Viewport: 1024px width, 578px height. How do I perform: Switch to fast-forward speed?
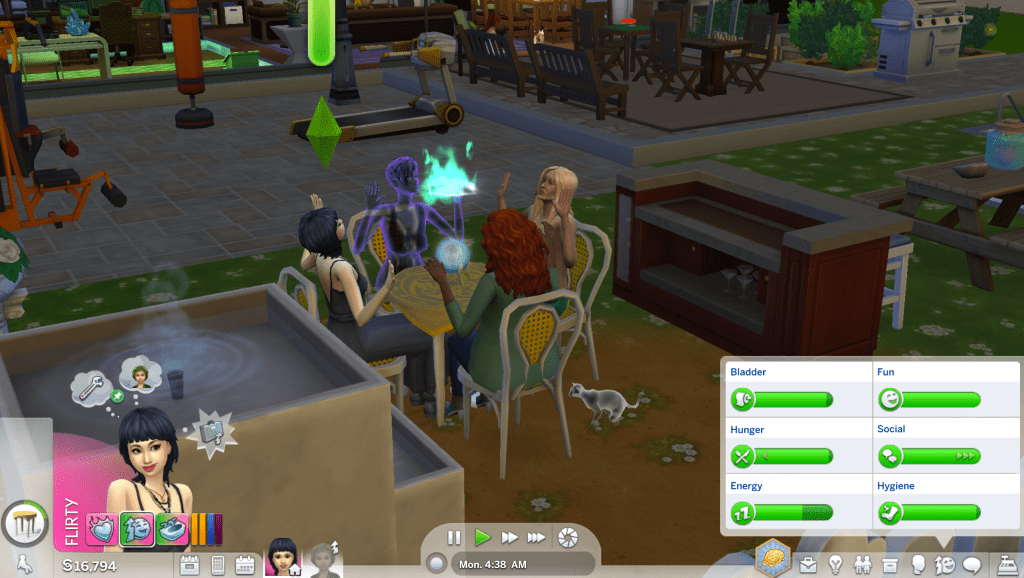510,537
